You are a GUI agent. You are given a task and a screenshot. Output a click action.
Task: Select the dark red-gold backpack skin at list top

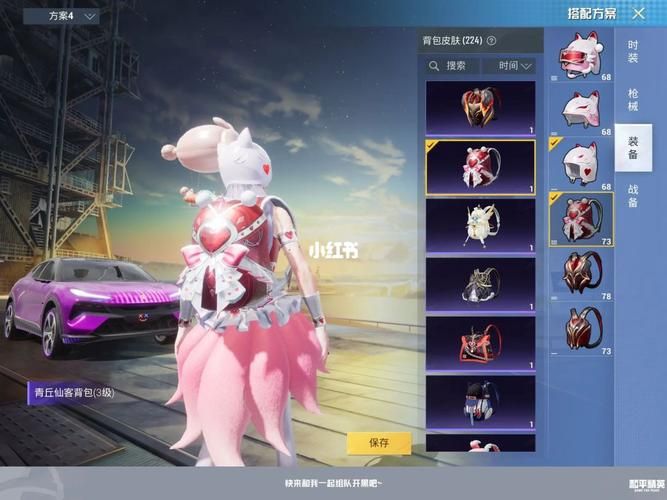[x=480, y=108]
